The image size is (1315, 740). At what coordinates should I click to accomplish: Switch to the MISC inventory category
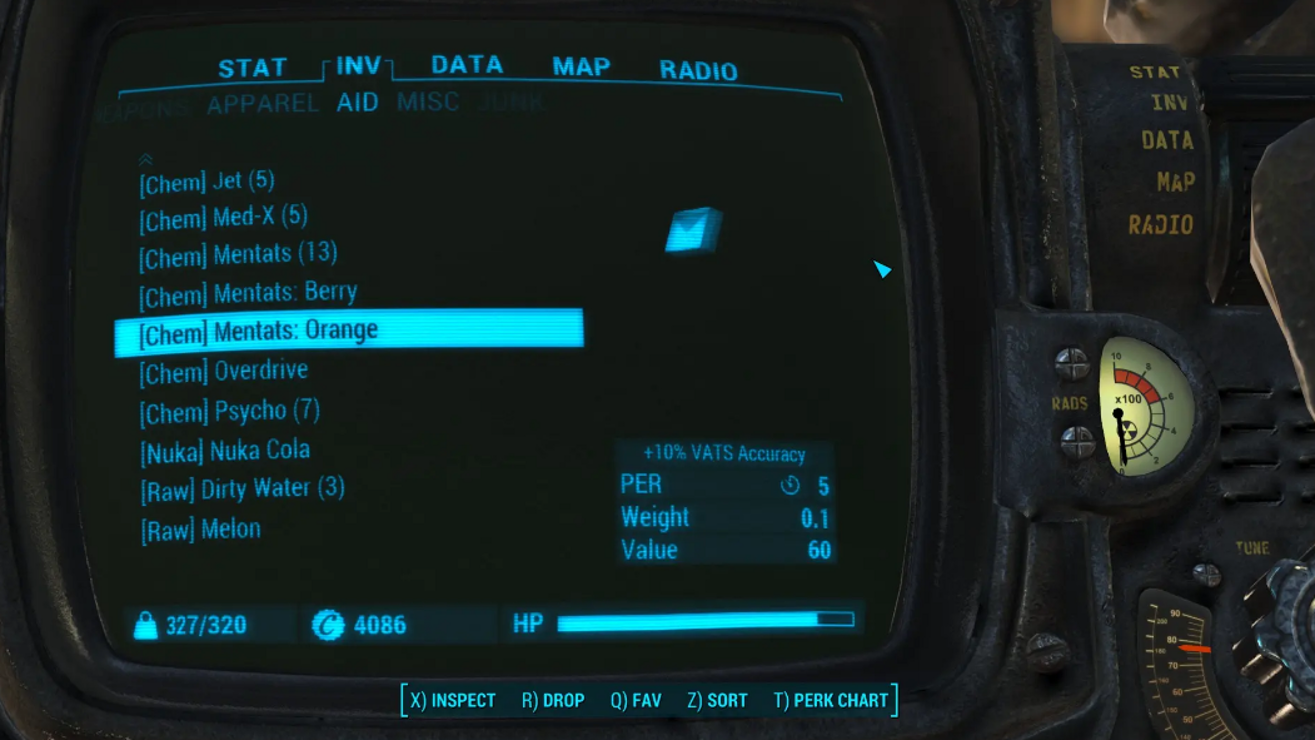pyautogui.click(x=427, y=102)
